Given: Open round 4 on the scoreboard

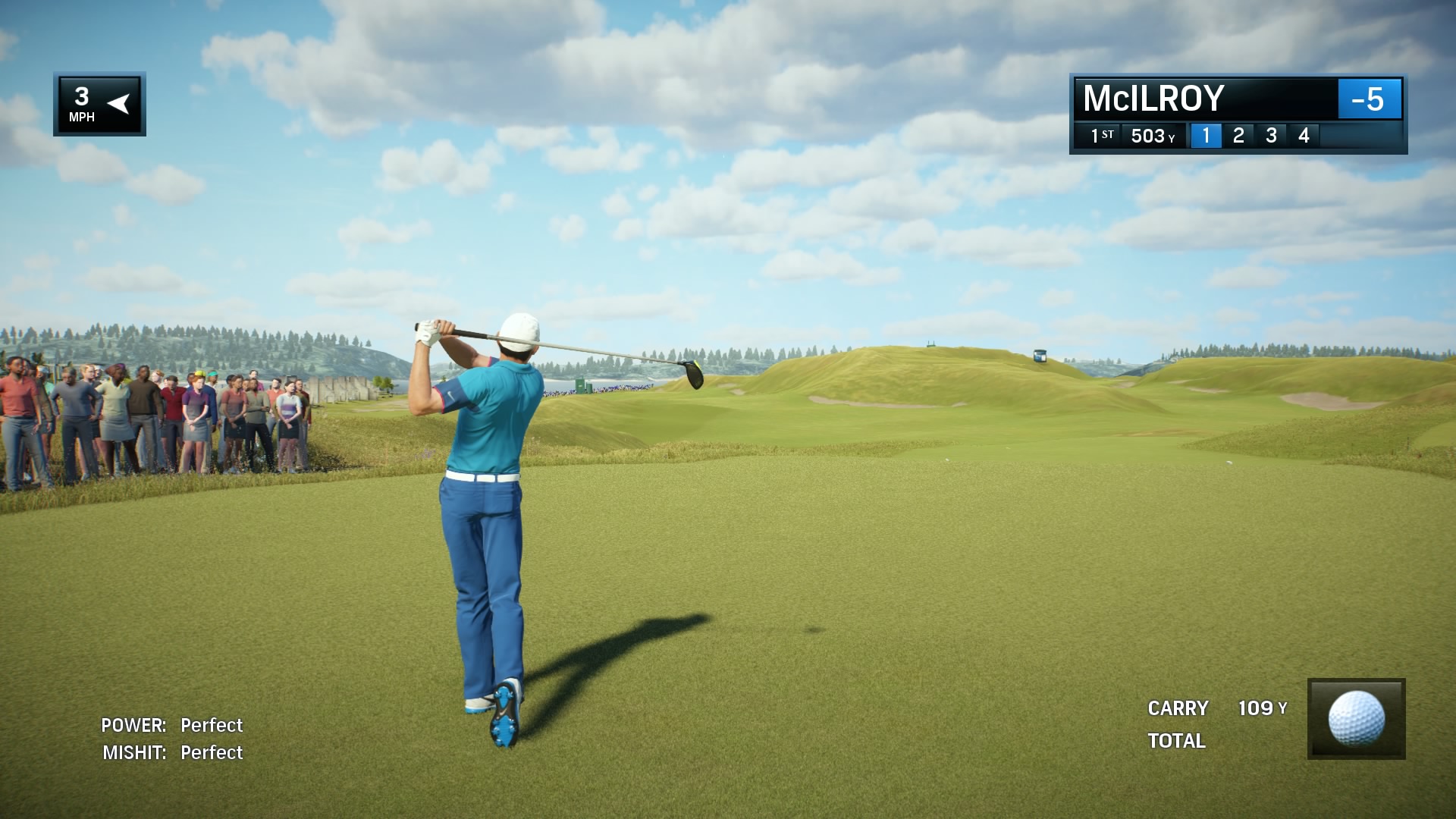Looking at the screenshot, I should click(x=1304, y=136).
